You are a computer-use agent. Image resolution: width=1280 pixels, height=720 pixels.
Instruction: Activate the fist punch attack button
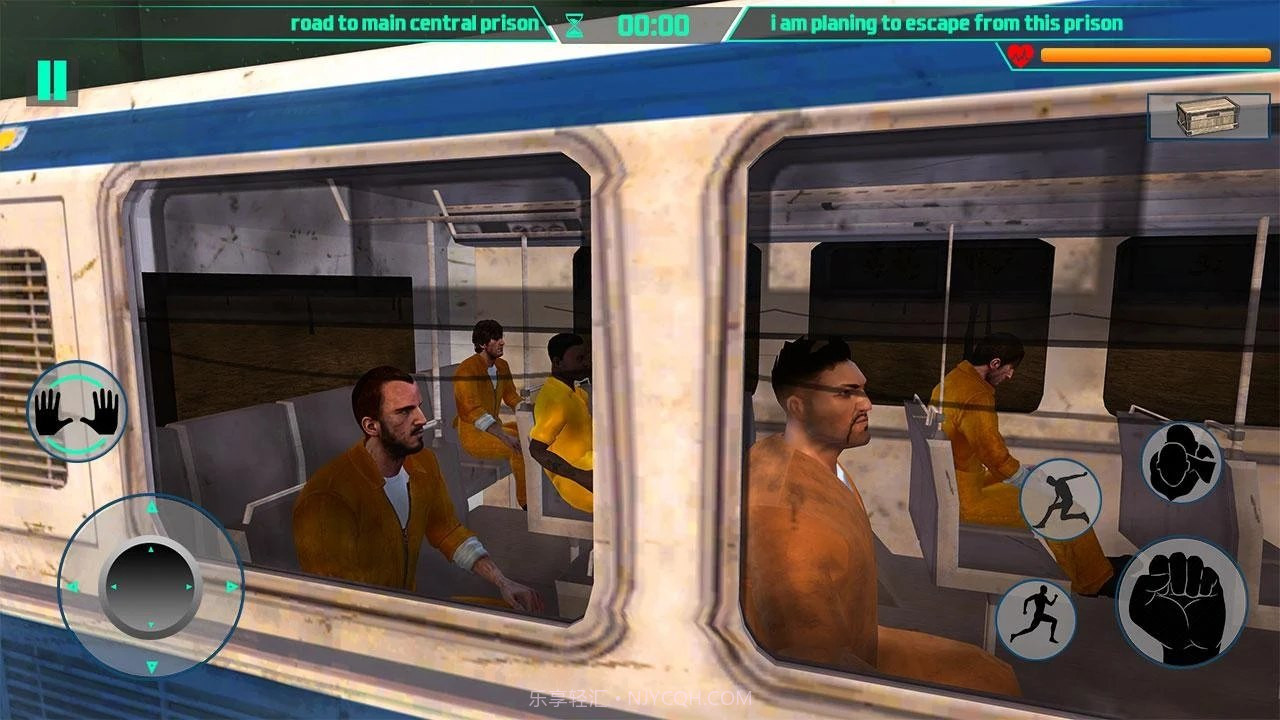[1182, 603]
